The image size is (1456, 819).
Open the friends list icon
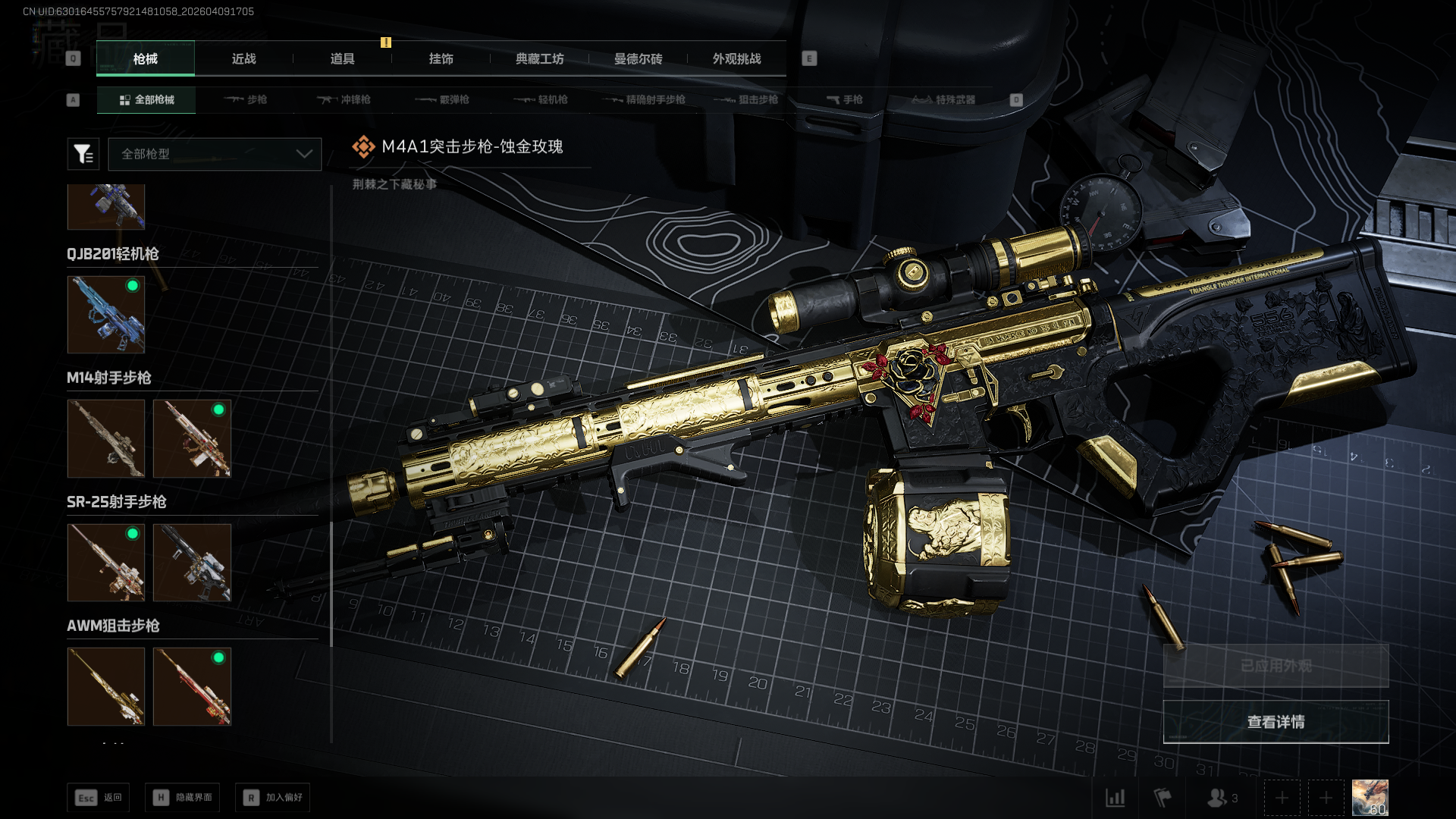[x=1221, y=798]
